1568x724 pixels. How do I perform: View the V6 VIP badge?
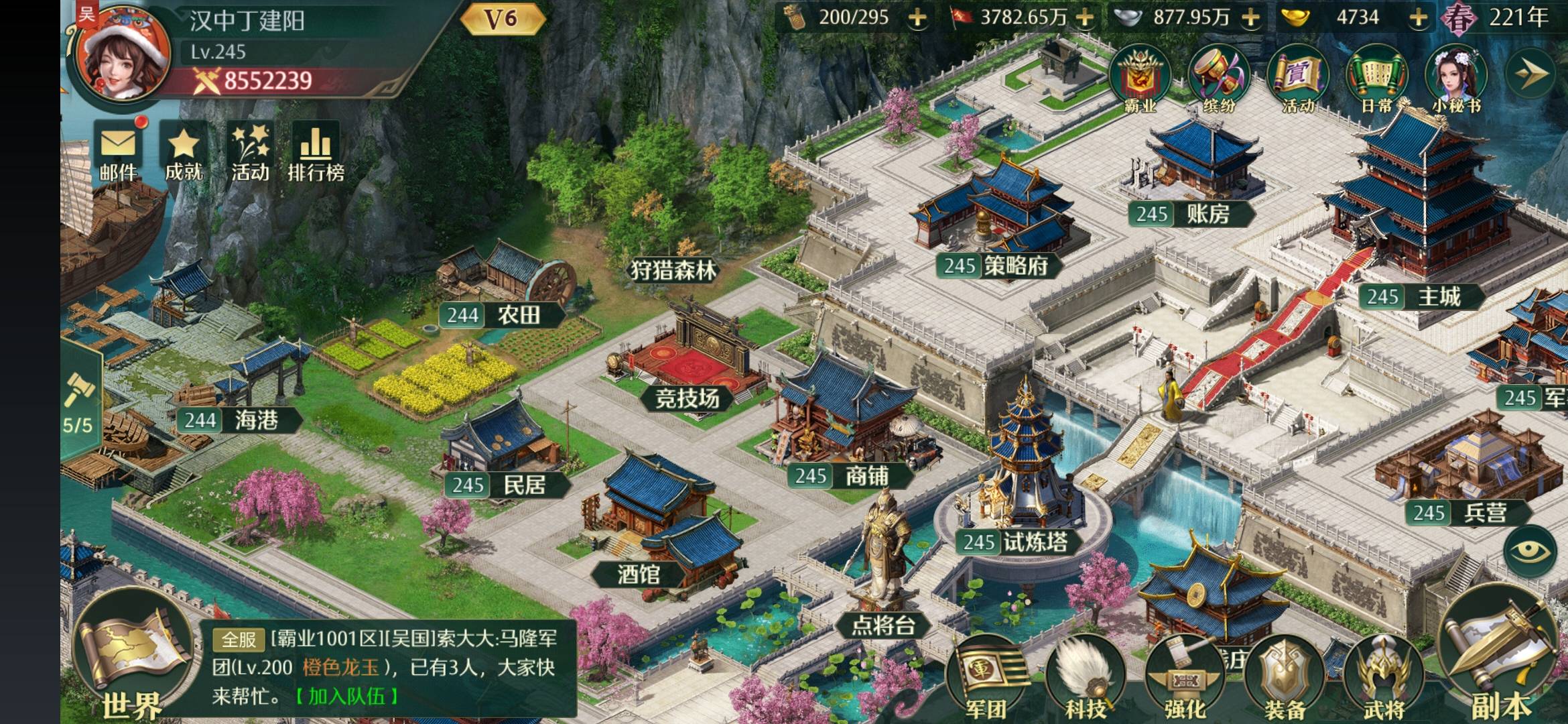point(501,19)
